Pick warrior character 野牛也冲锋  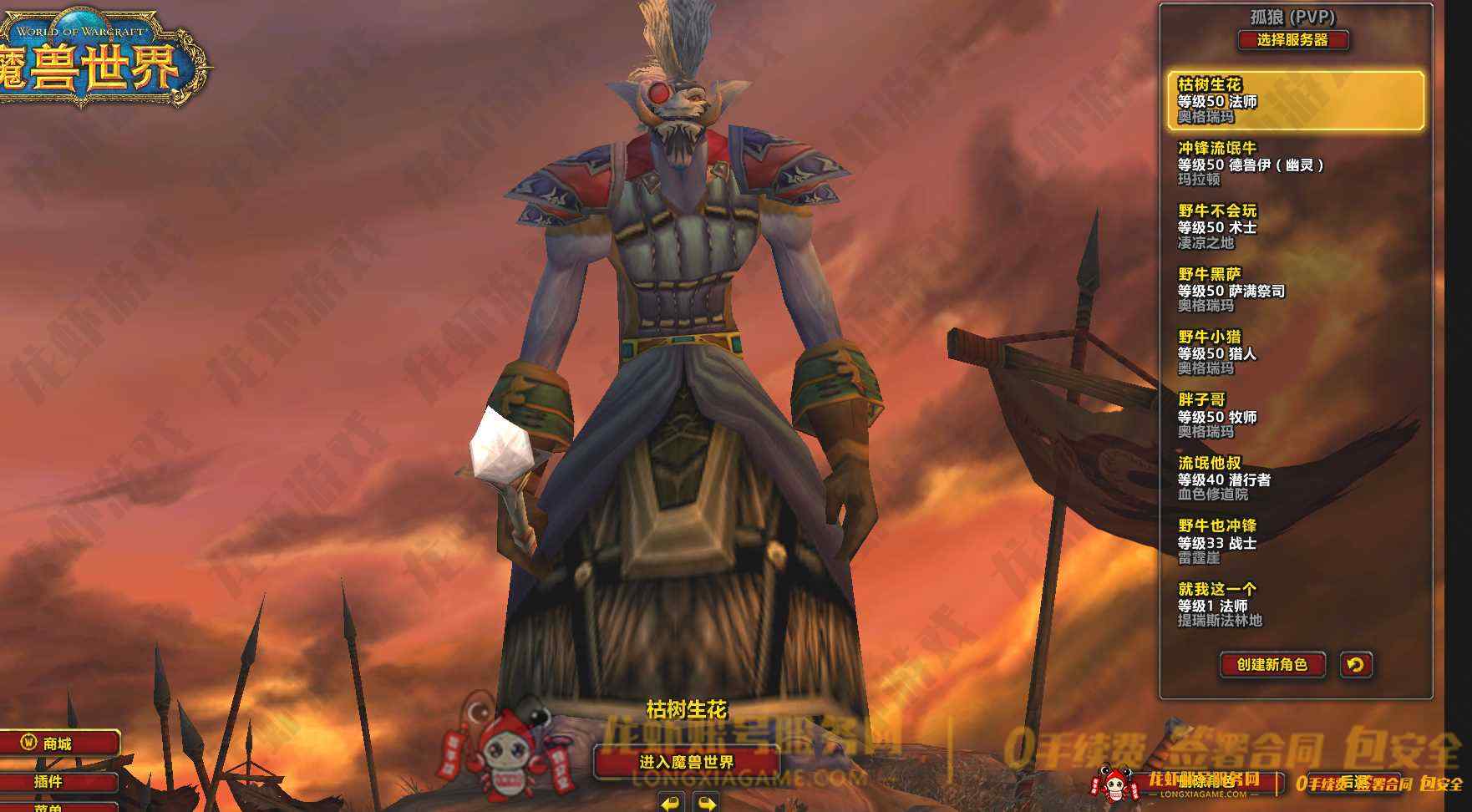(1295, 542)
